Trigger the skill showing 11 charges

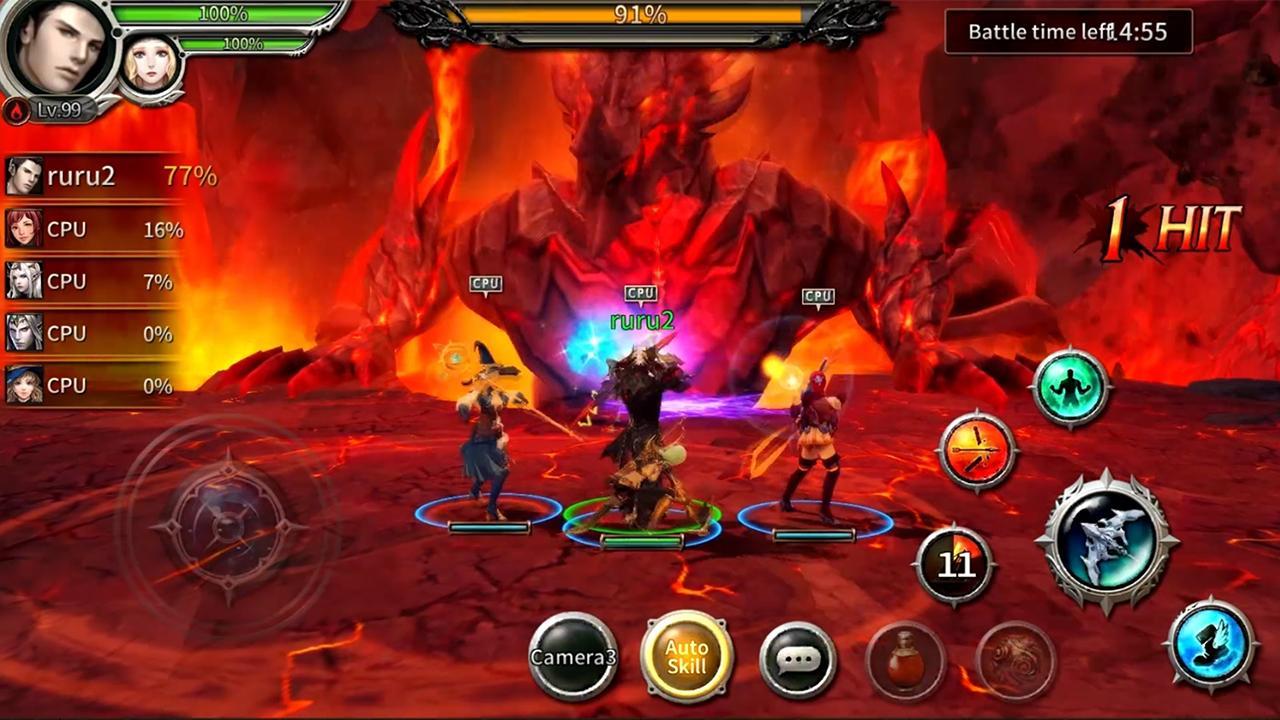tap(952, 566)
